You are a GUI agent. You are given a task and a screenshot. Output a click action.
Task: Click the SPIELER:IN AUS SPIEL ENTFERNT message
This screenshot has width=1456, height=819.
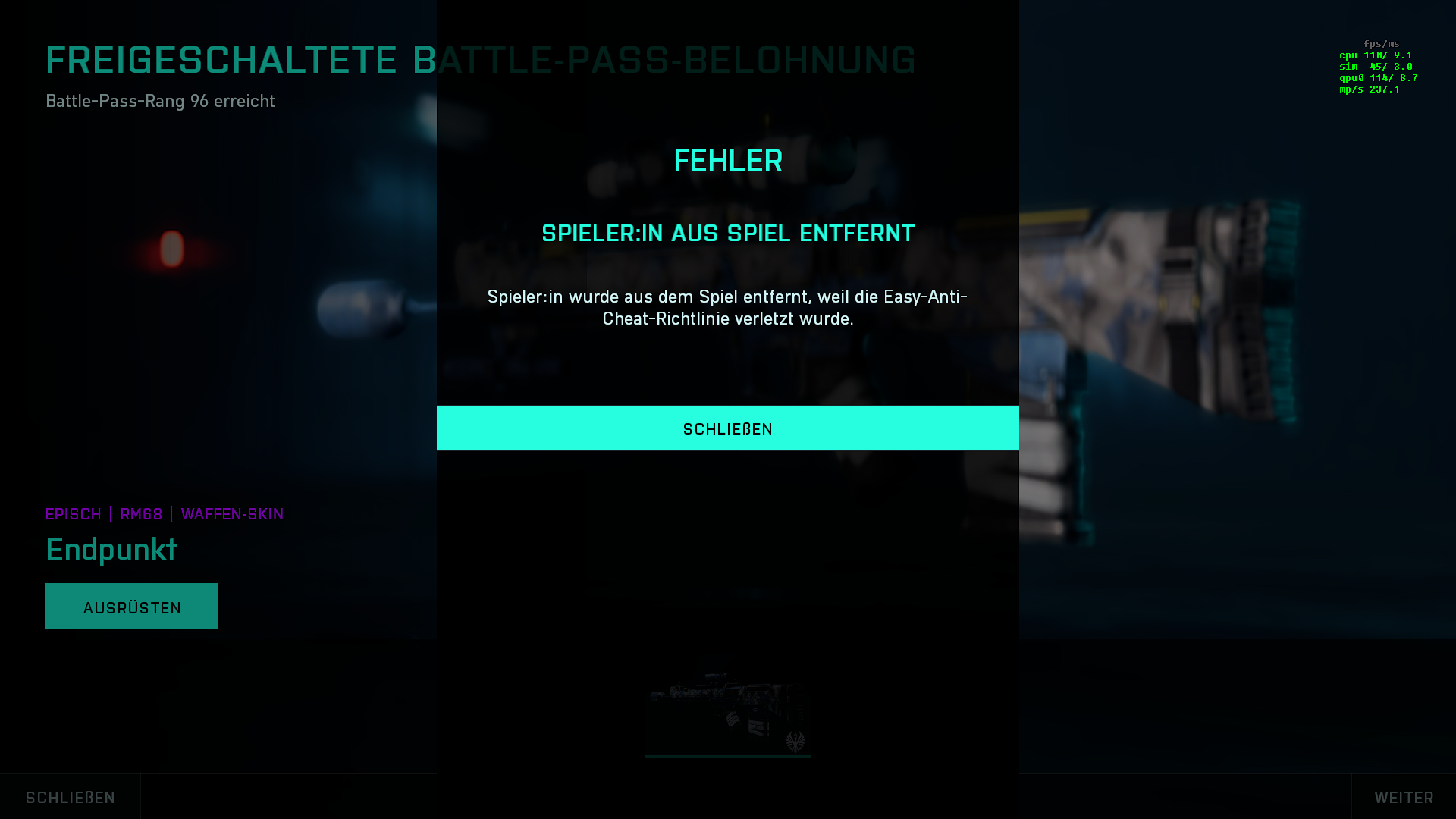pyautogui.click(x=727, y=234)
